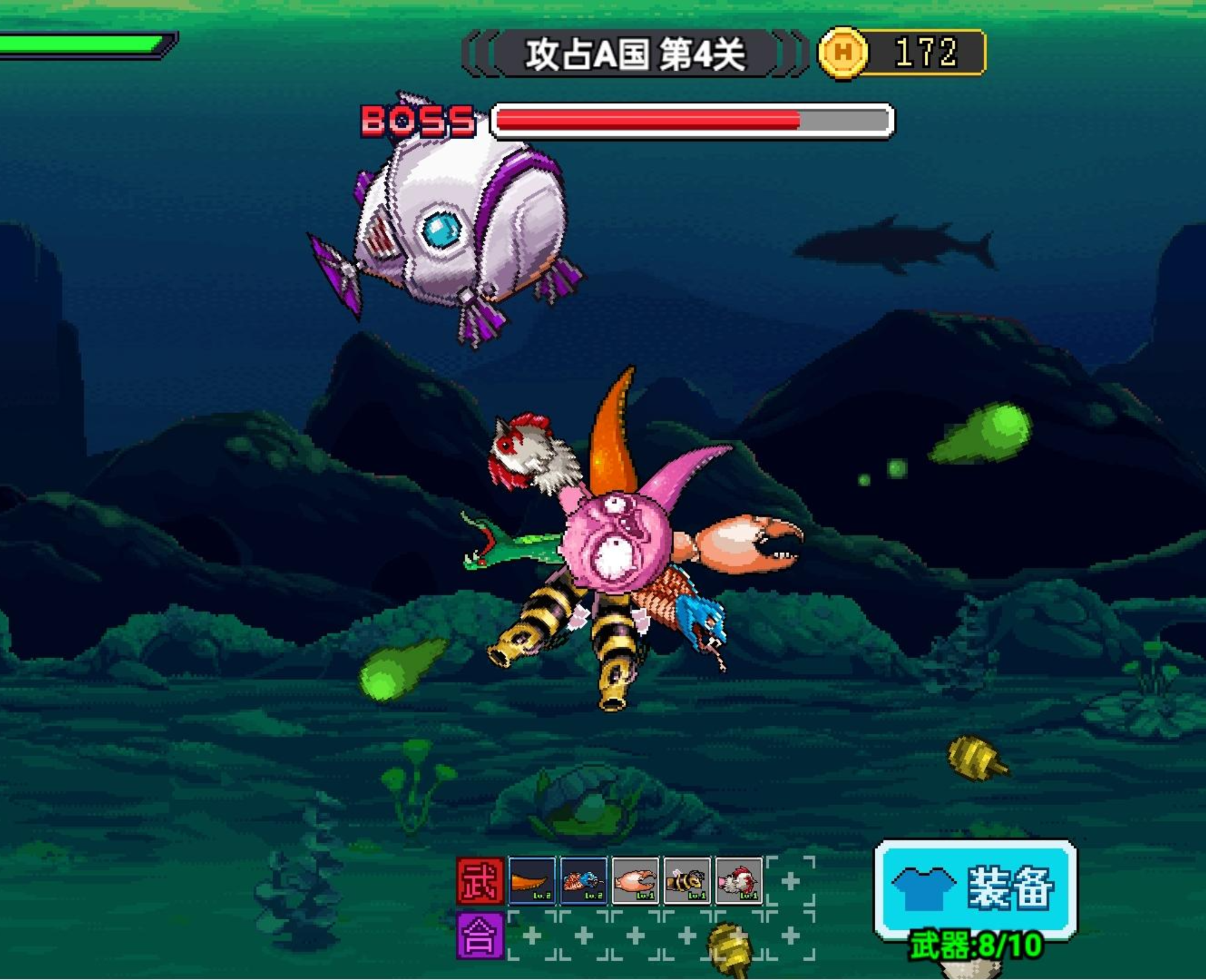Select the orange horn weapon slot
The image size is (1206, 980).
532,881
